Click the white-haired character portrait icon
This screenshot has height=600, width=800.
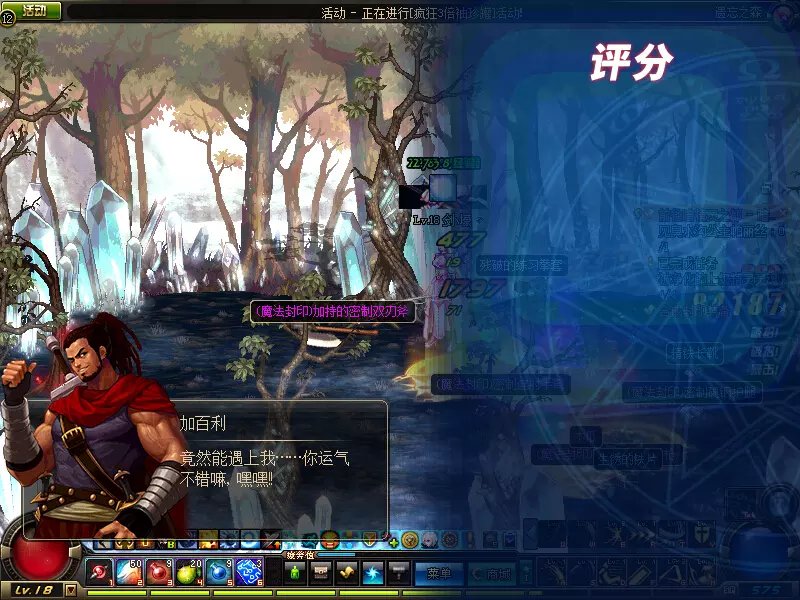point(429,540)
